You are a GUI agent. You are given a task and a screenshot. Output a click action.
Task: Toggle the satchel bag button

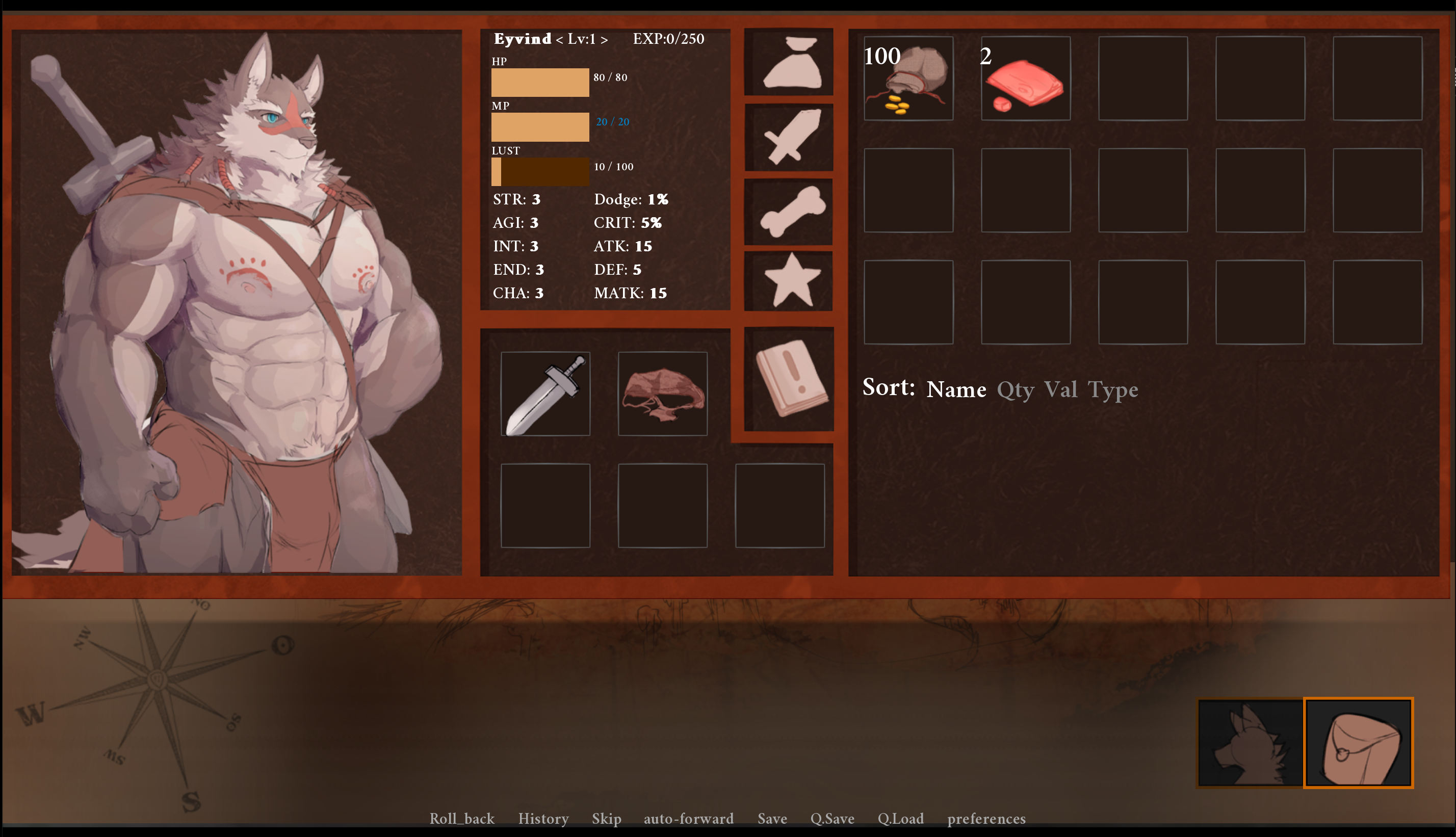coord(1358,743)
